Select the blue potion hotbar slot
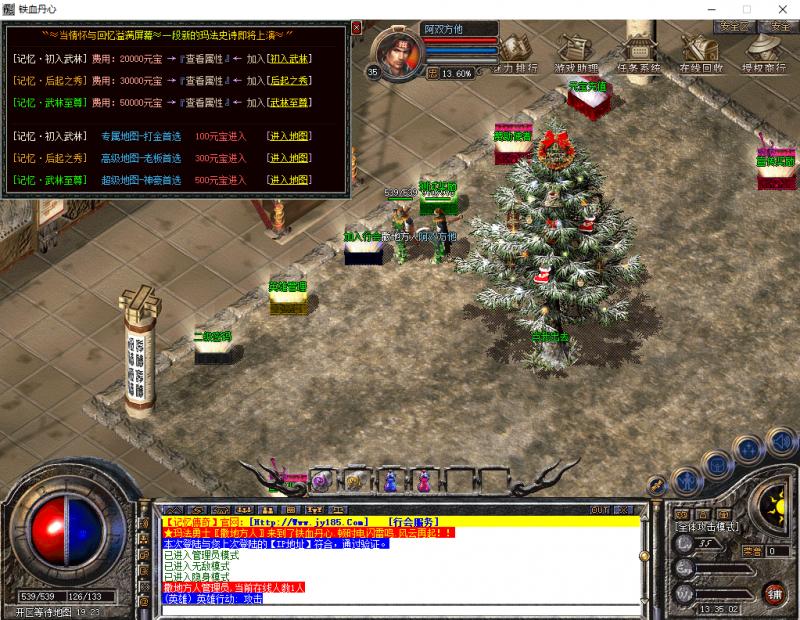 coord(390,481)
